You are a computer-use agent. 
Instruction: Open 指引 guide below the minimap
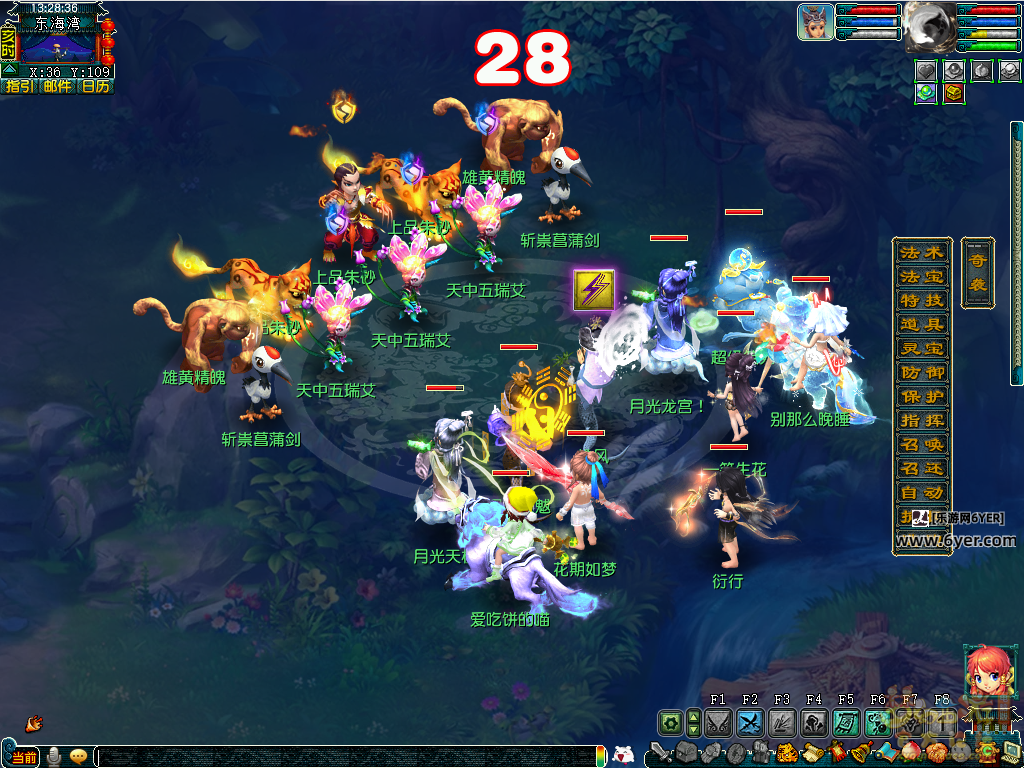[x=19, y=86]
